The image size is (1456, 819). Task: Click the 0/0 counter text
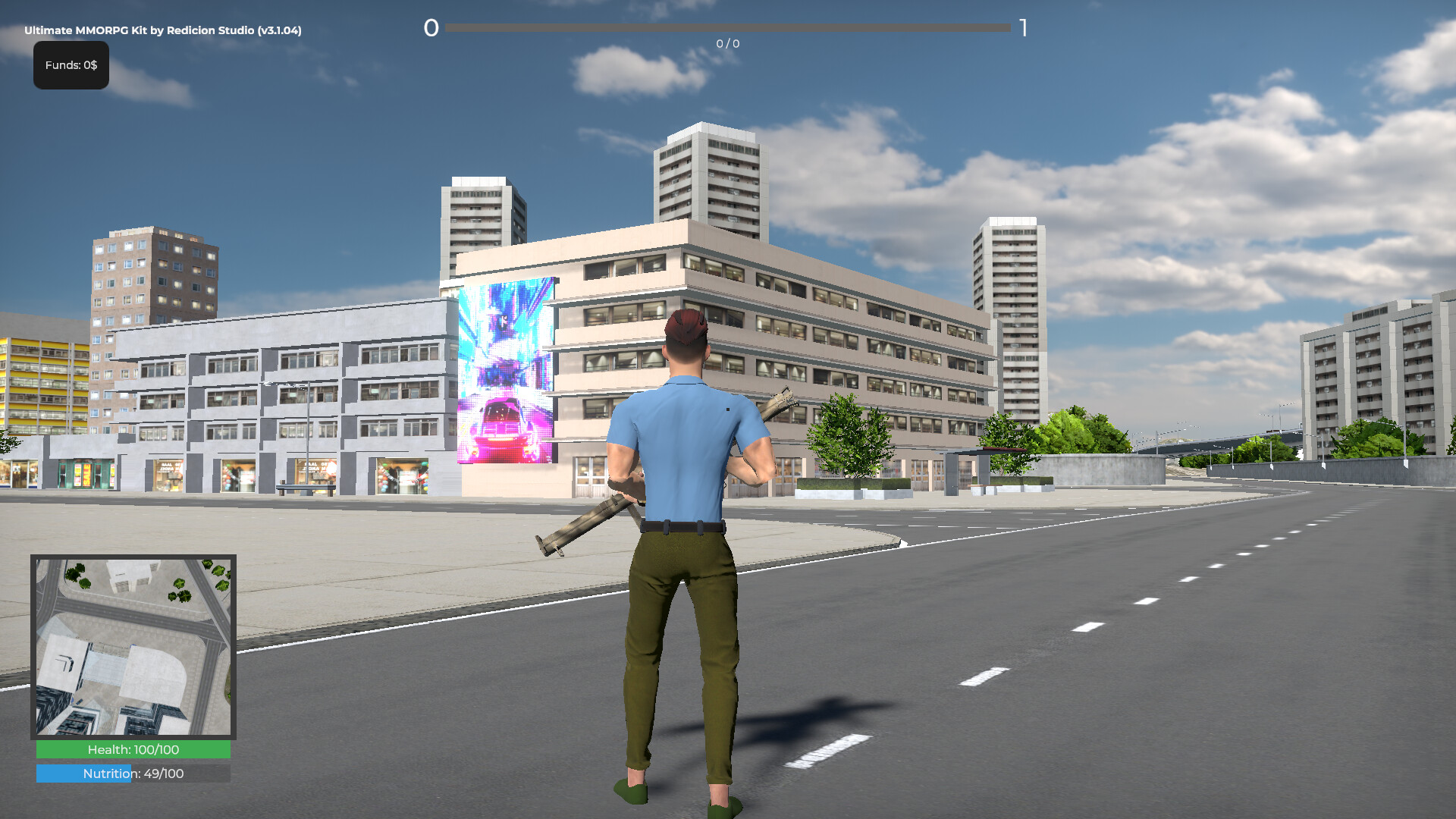click(726, 44)
